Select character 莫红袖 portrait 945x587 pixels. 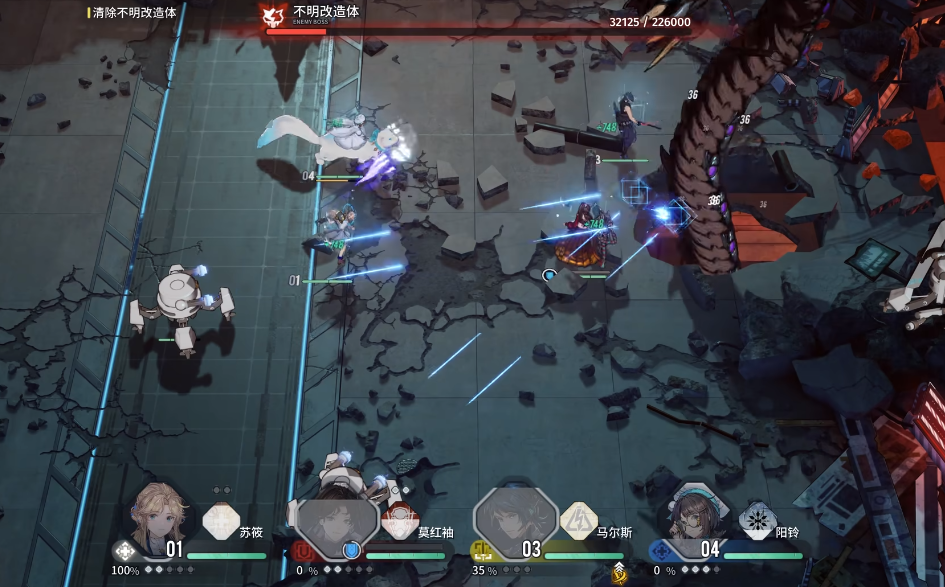click(x=337, y=522)
